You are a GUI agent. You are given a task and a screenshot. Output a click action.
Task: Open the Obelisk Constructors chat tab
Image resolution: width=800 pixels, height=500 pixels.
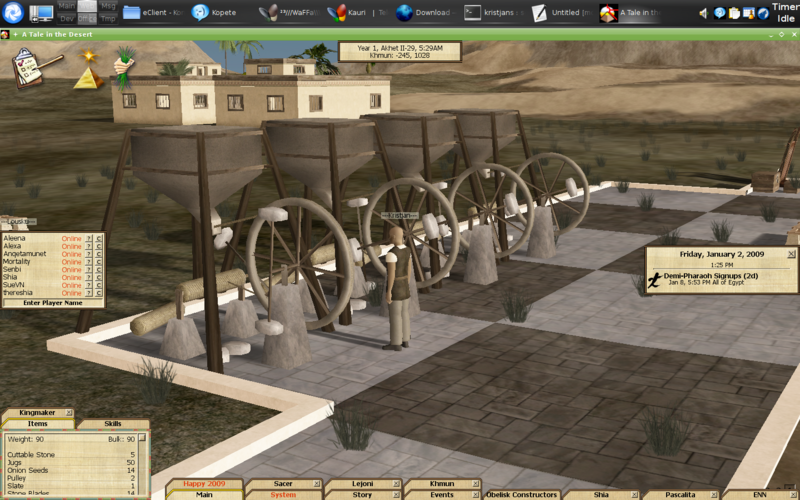[x=521, y=494]
